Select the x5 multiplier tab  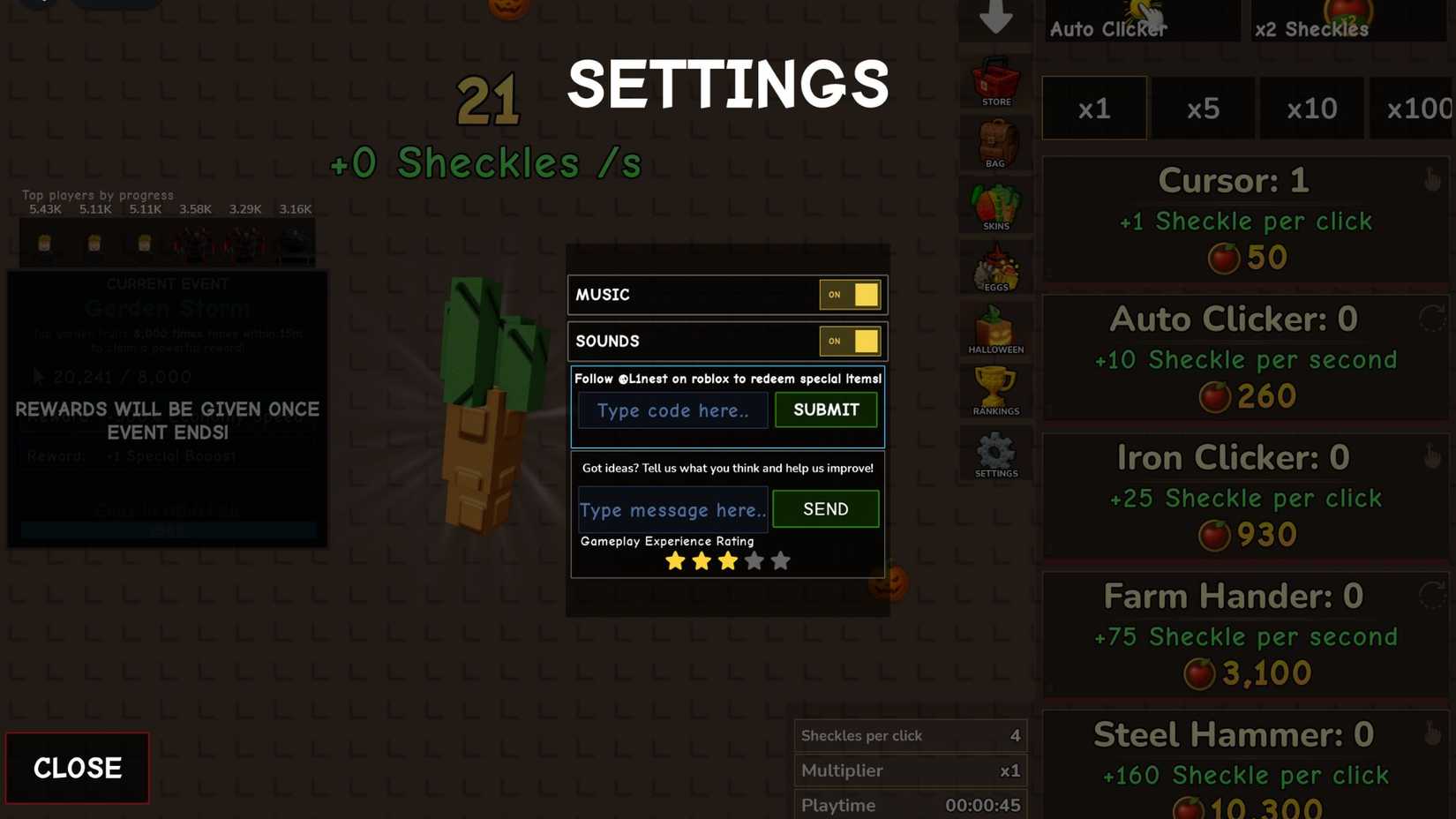tap(1203, 108)
